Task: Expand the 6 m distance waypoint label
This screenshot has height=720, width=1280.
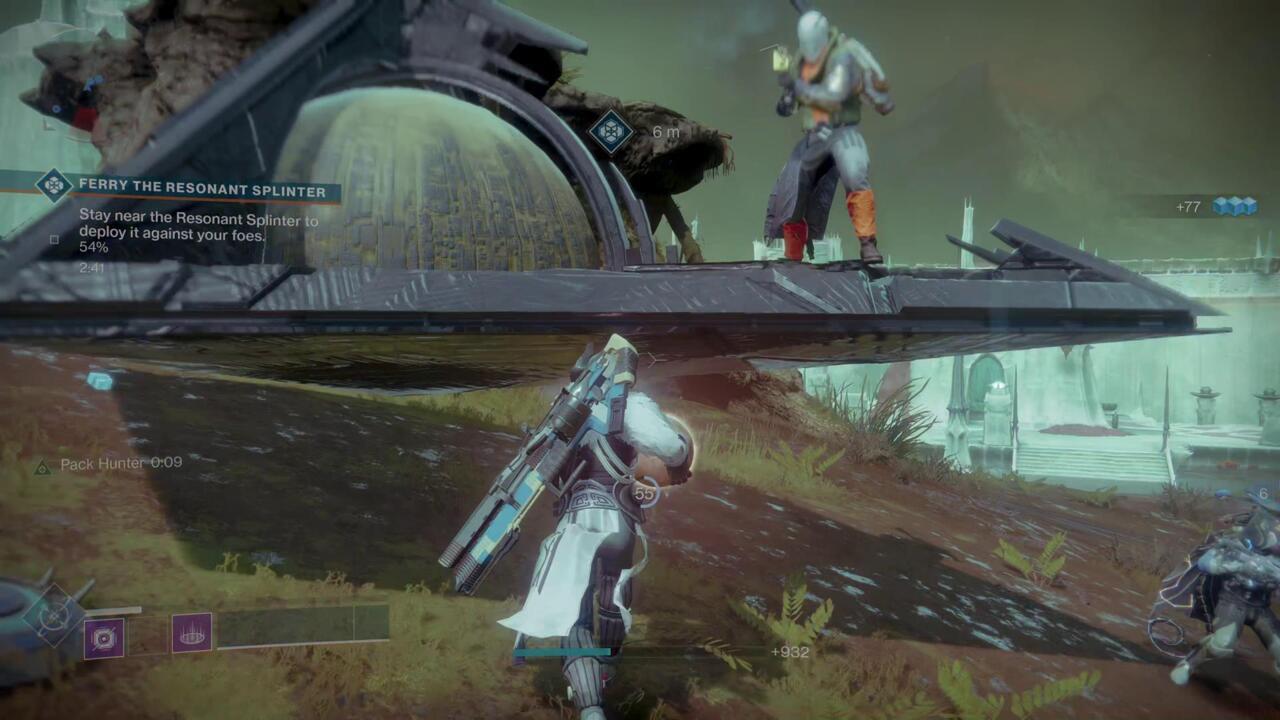Action: (x=666, y=131)
